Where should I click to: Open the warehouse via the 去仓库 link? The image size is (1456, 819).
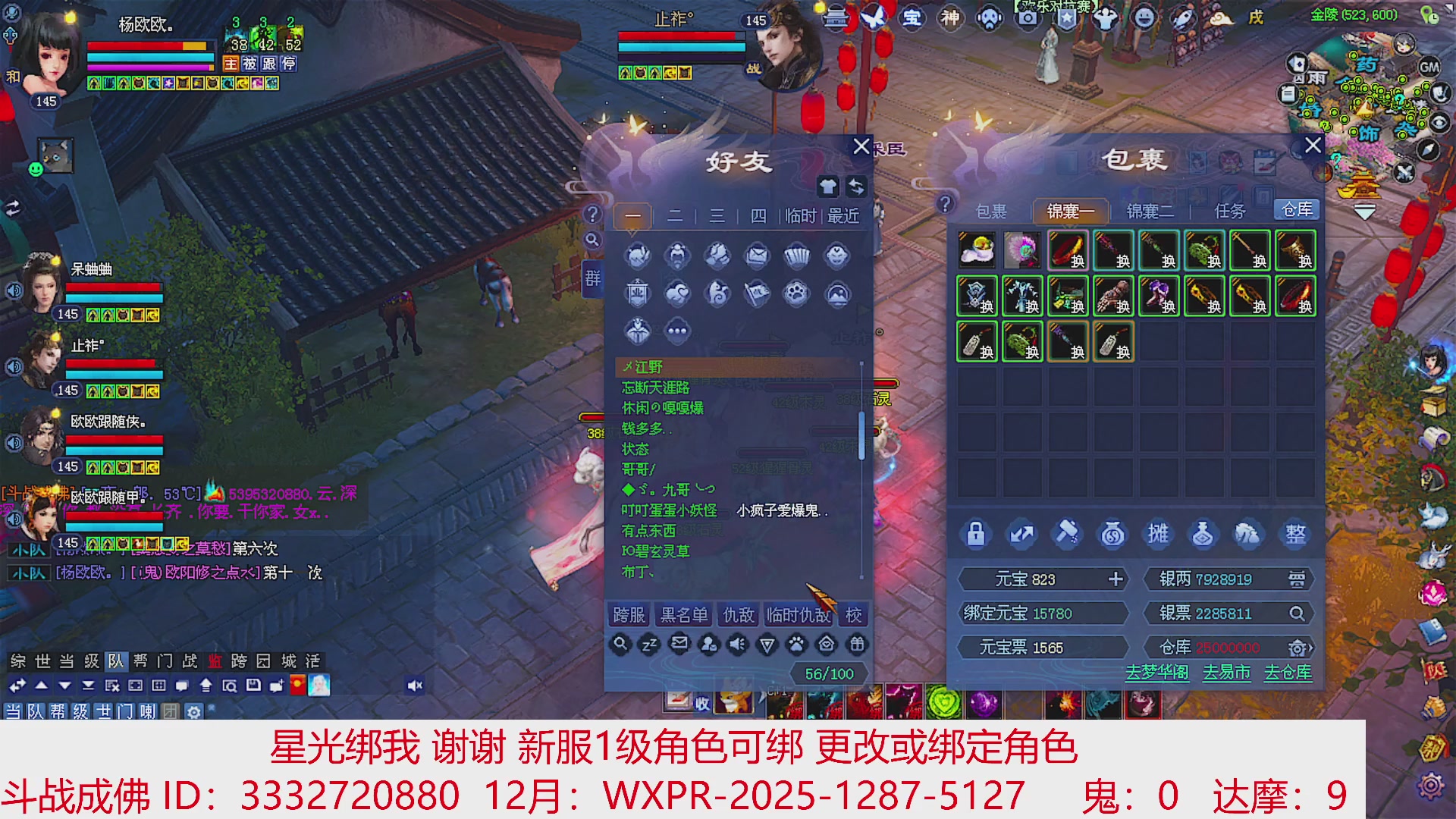click(1287, 673)
